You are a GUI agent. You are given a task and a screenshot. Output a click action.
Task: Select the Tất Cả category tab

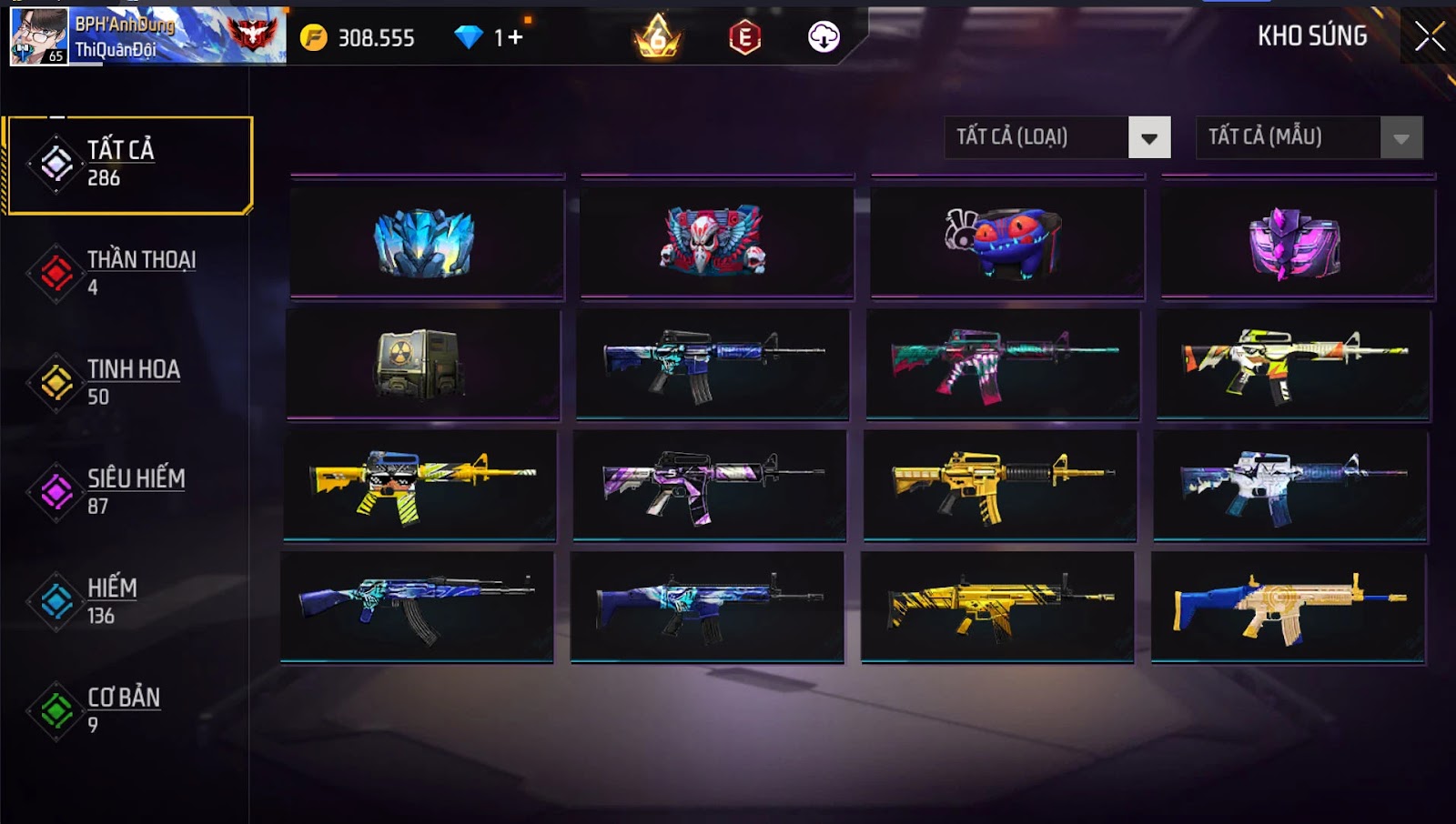click(129, 165)
